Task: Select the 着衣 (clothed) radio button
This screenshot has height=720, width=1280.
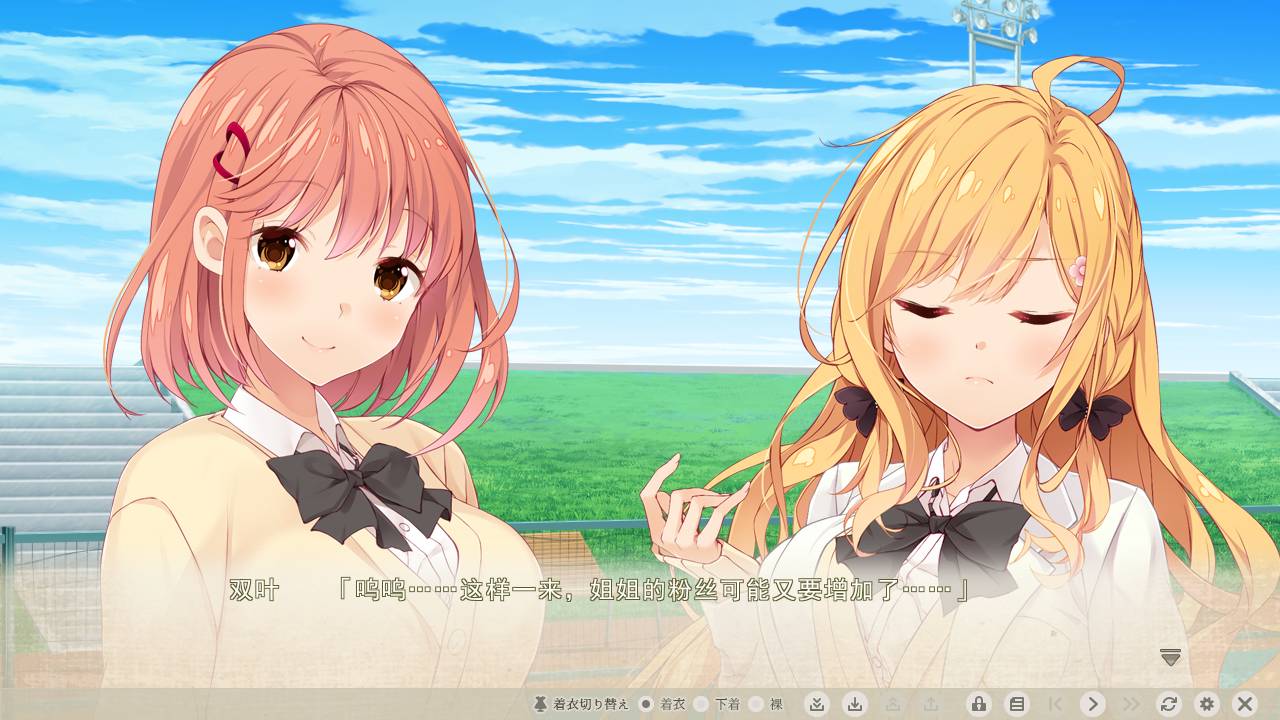Action: click(648, 703)
